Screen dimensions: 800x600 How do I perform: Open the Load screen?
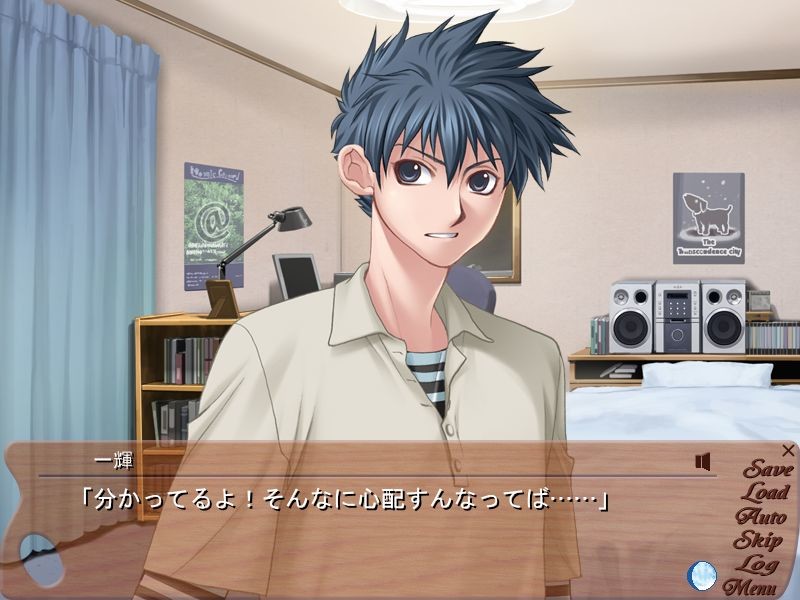[765, 493]
